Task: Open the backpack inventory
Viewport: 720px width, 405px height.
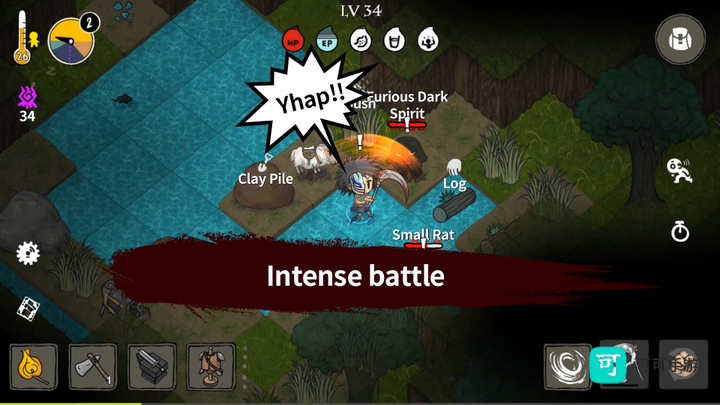Action: [680, 40]
